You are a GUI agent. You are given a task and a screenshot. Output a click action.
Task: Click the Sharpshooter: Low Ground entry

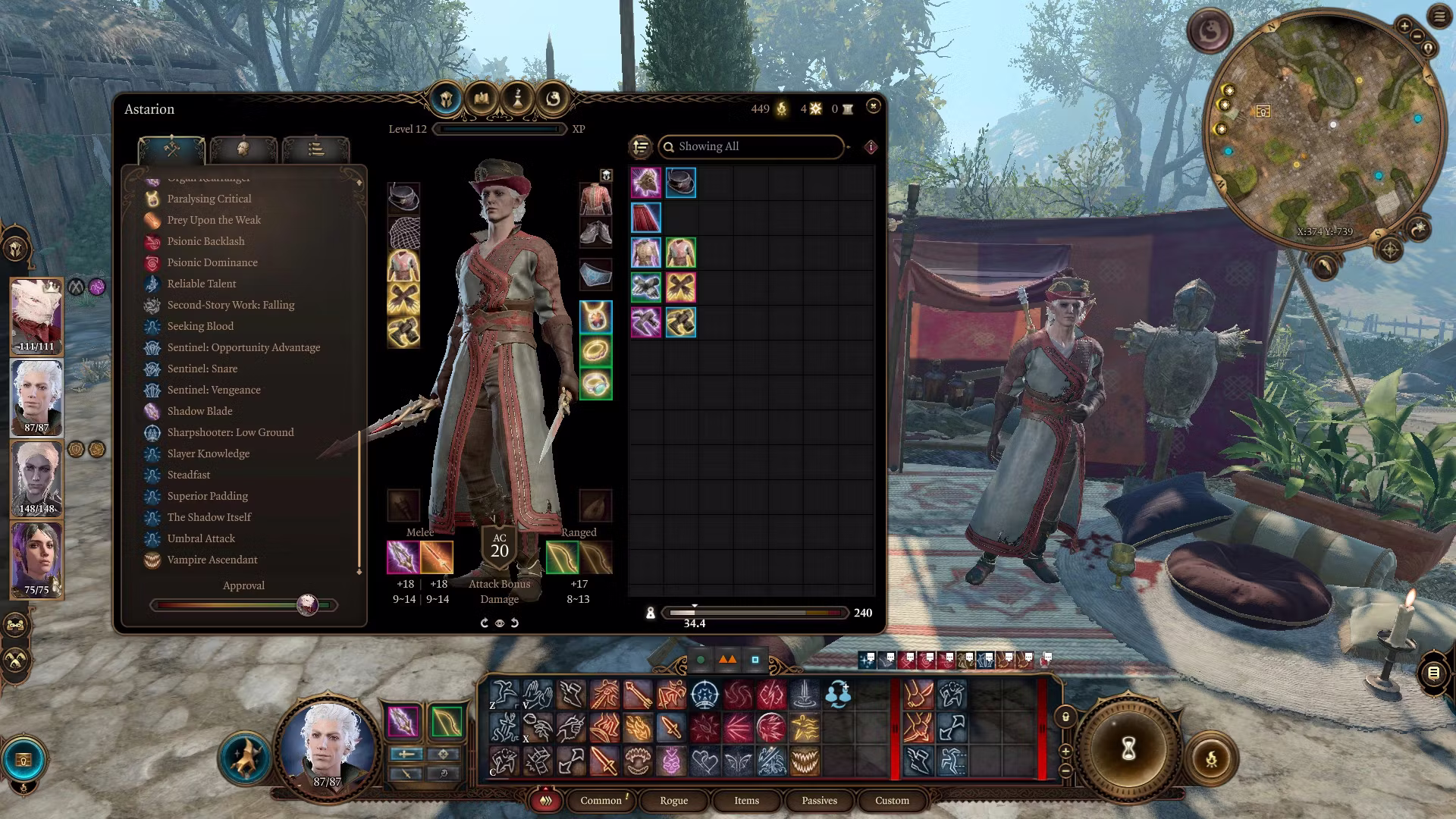tap(230, 432)
